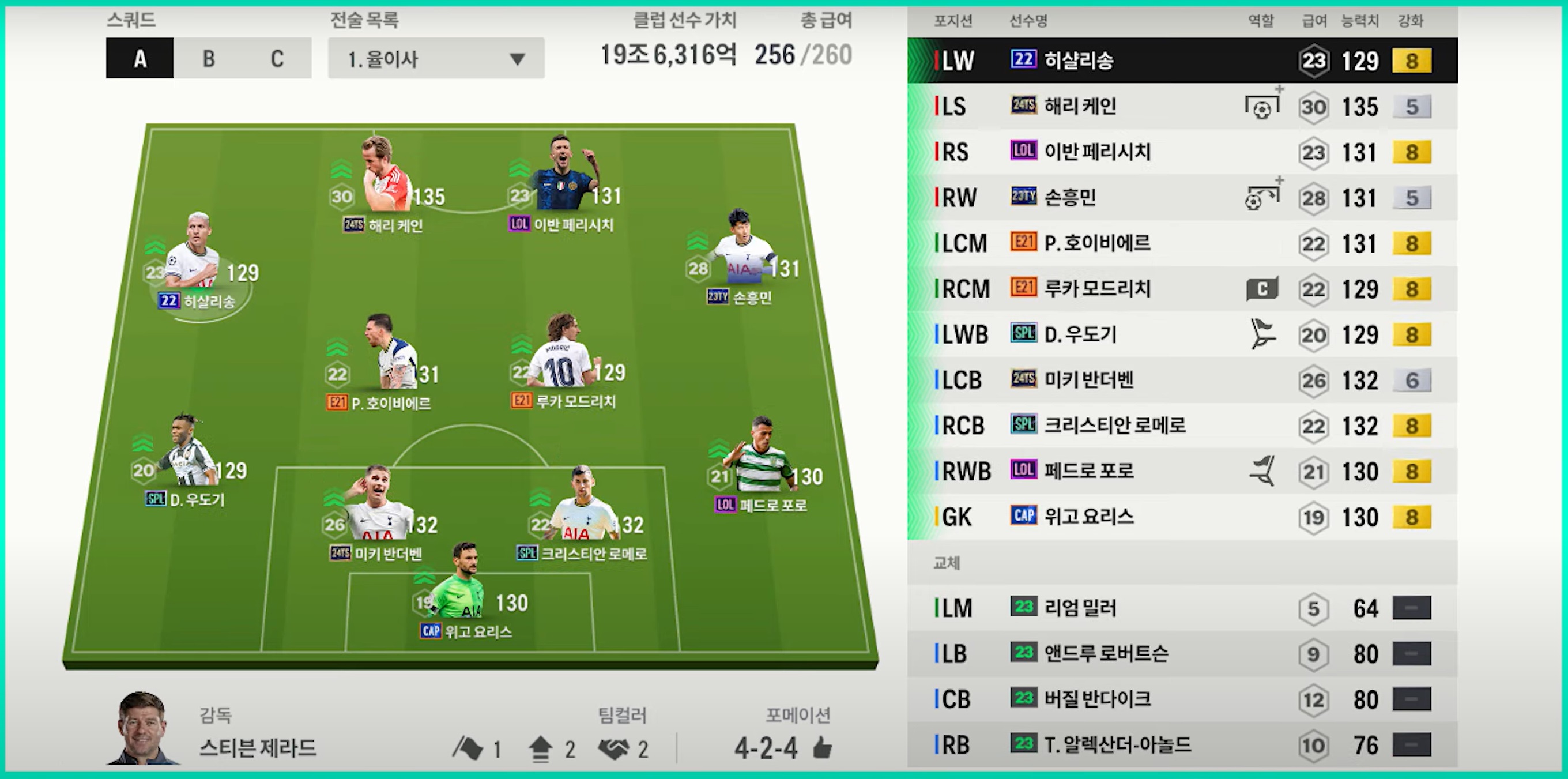Click manager 스티븐 제라드 portrait

[143, 728]
